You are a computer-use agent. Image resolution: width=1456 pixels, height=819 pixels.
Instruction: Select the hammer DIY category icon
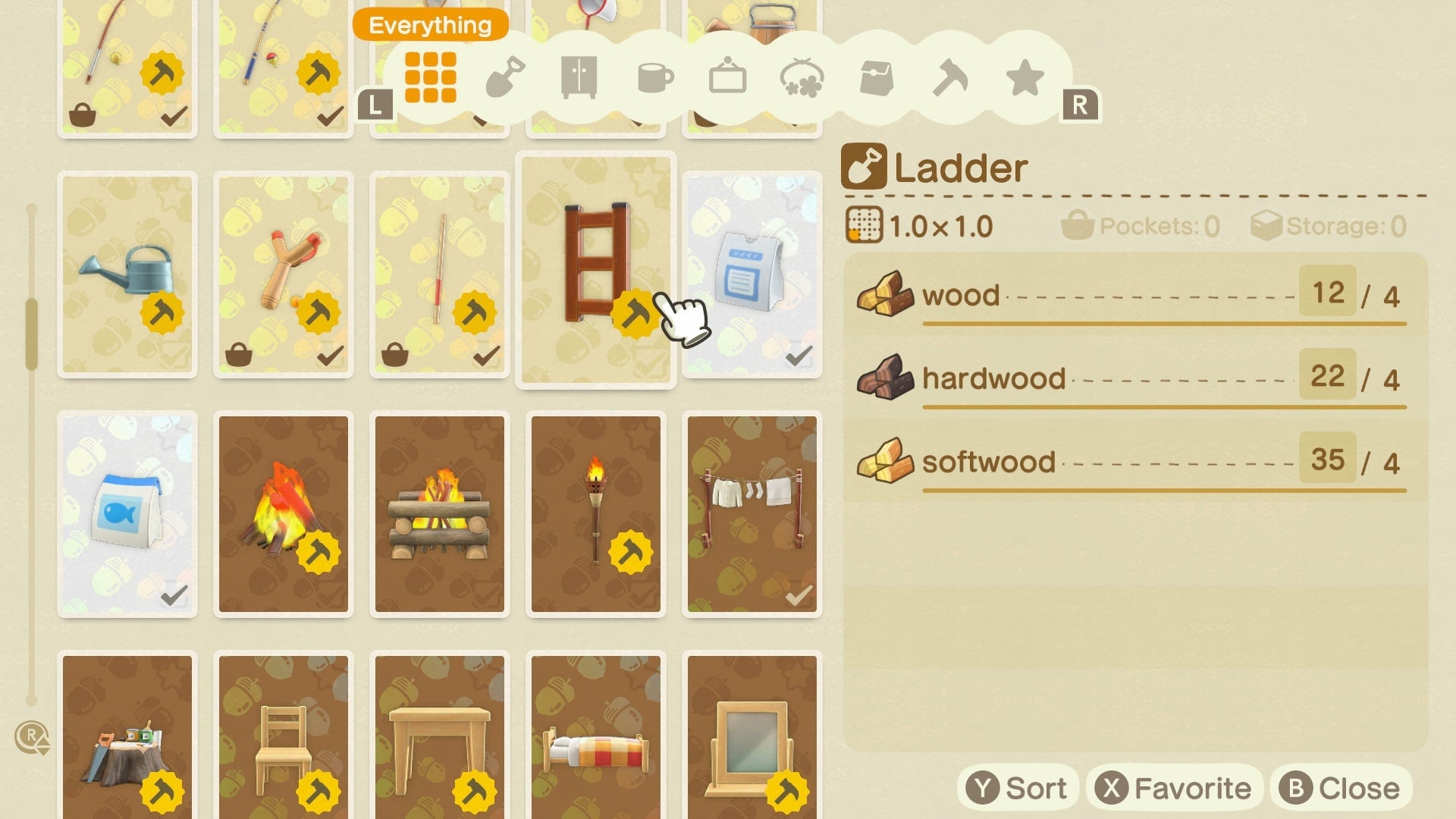coord(949,76)
